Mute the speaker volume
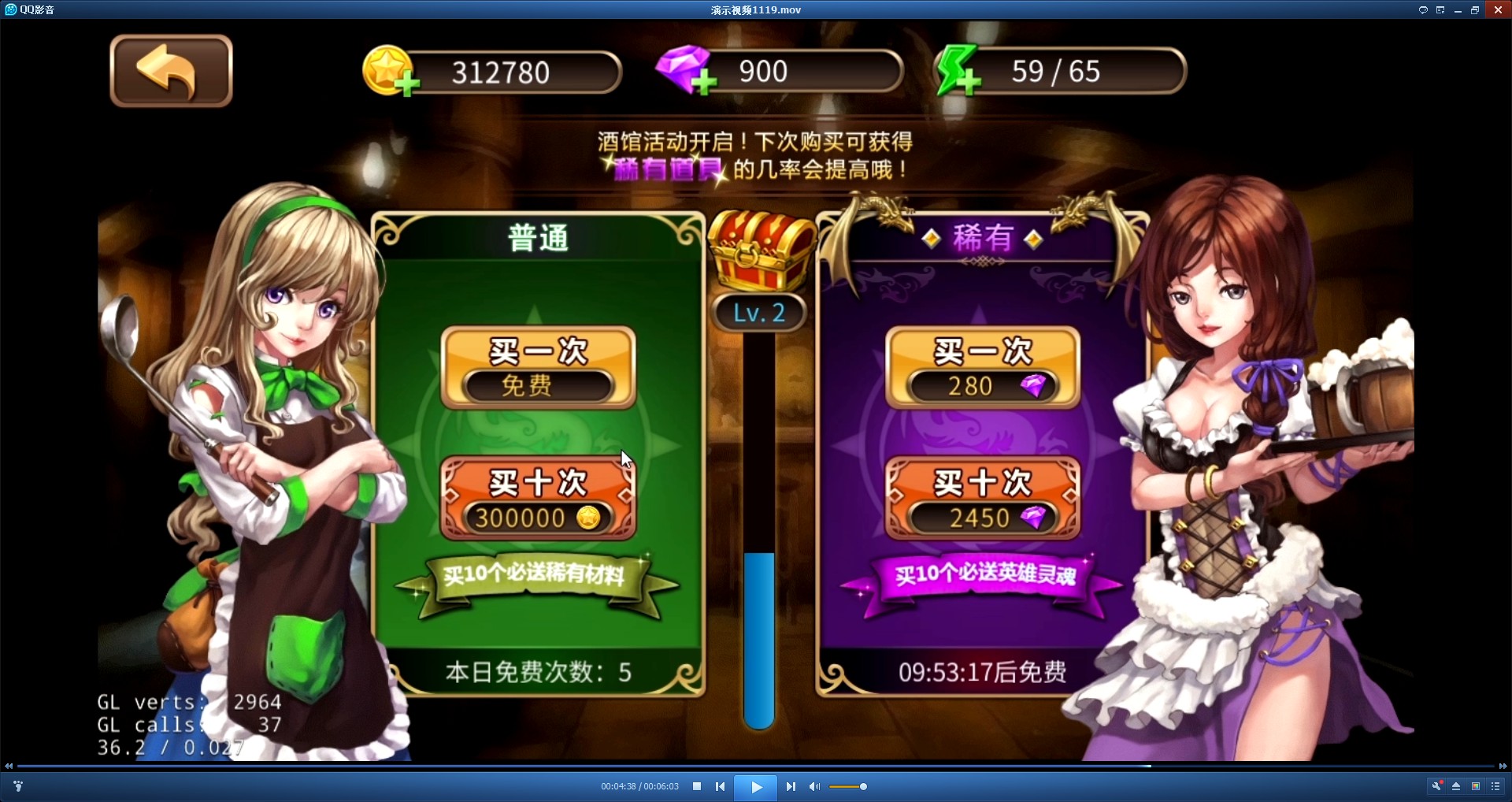This screenshot has width=1512, height=802. pos(814,785)
